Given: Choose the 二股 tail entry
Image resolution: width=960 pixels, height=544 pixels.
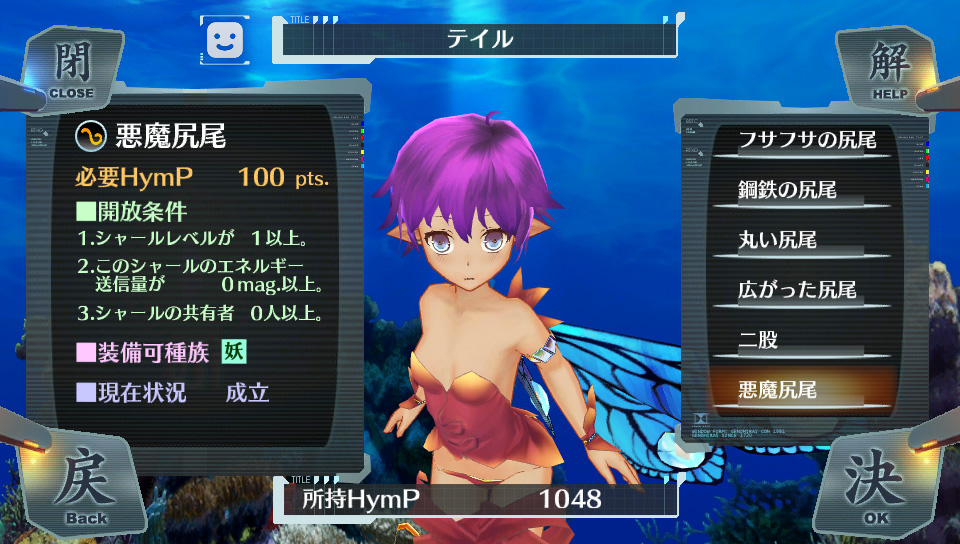Looking at the screenshot, I should click(x=758, y=340).
